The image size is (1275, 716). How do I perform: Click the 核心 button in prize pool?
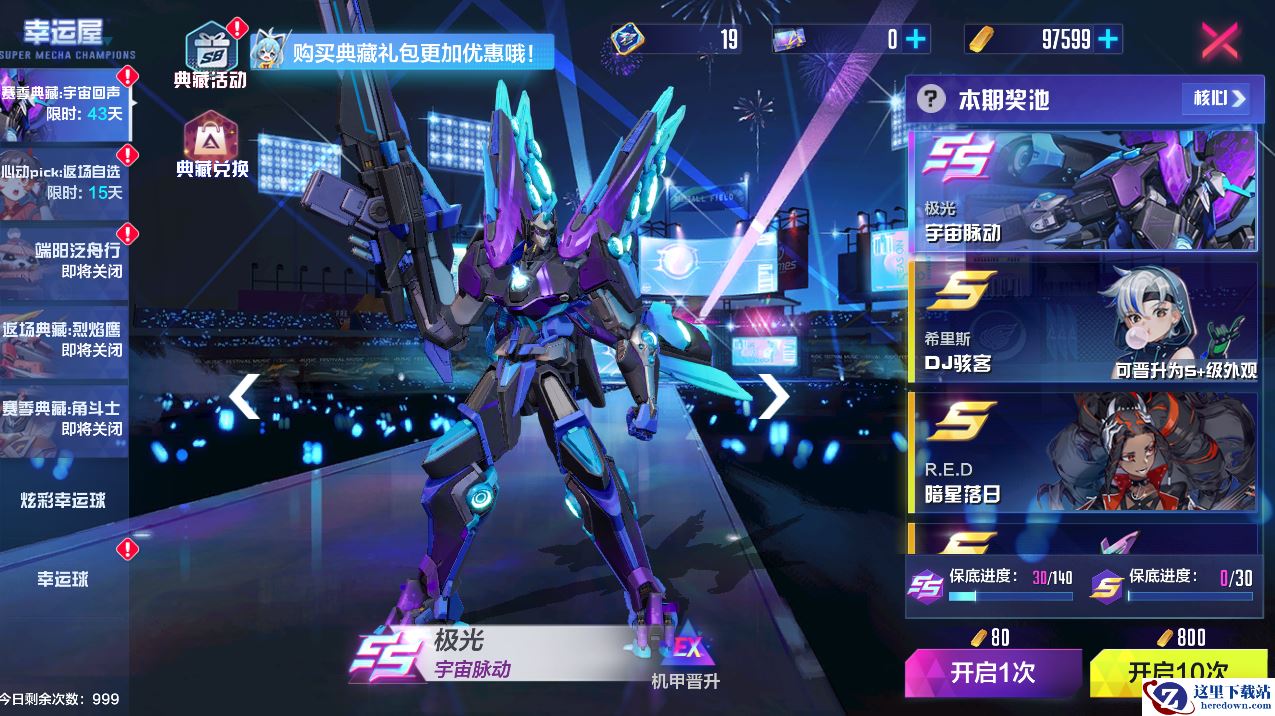[1215, 98]
